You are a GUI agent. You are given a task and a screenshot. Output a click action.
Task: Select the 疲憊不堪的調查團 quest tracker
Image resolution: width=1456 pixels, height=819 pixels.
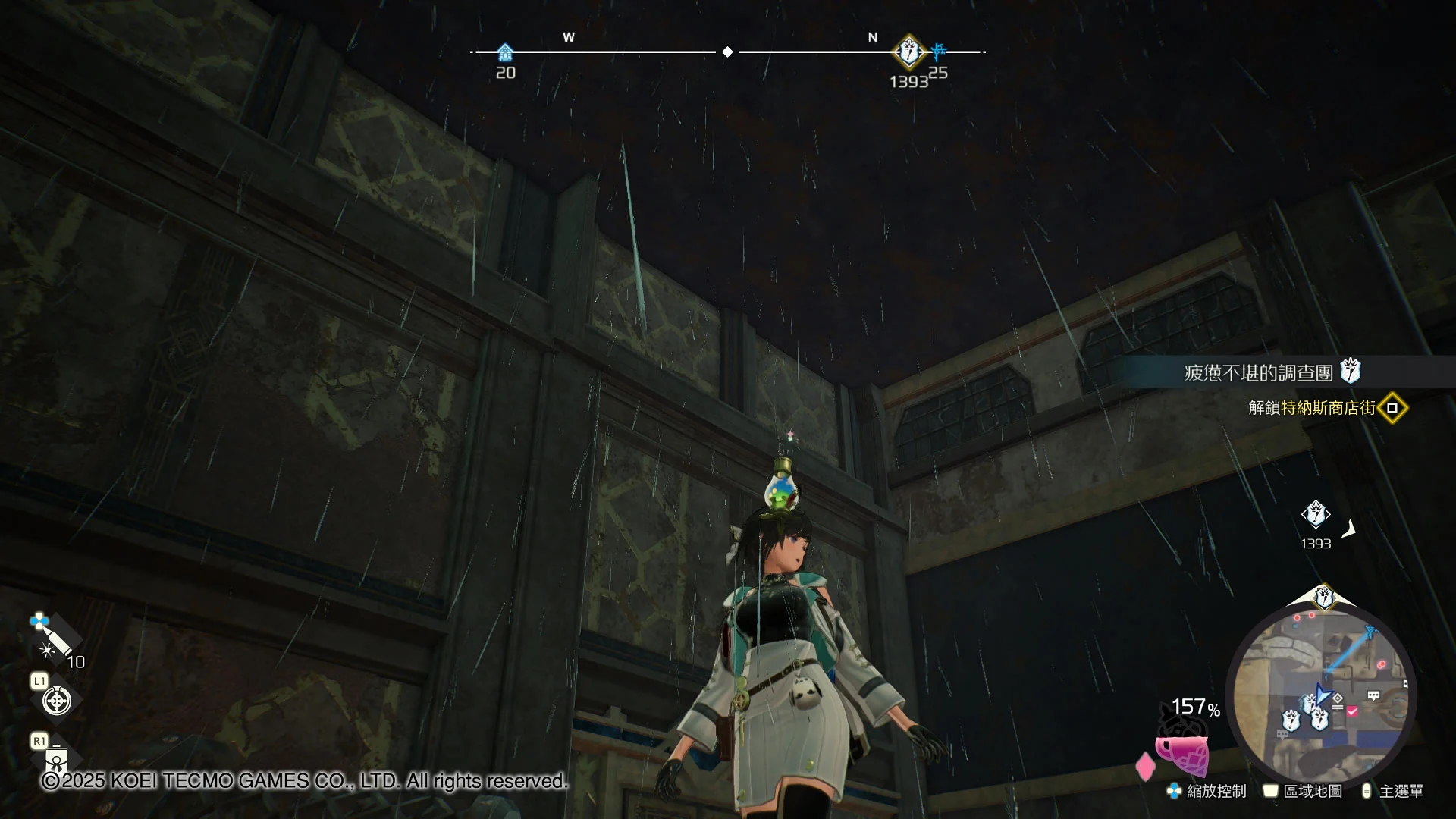coord(1259,372)
